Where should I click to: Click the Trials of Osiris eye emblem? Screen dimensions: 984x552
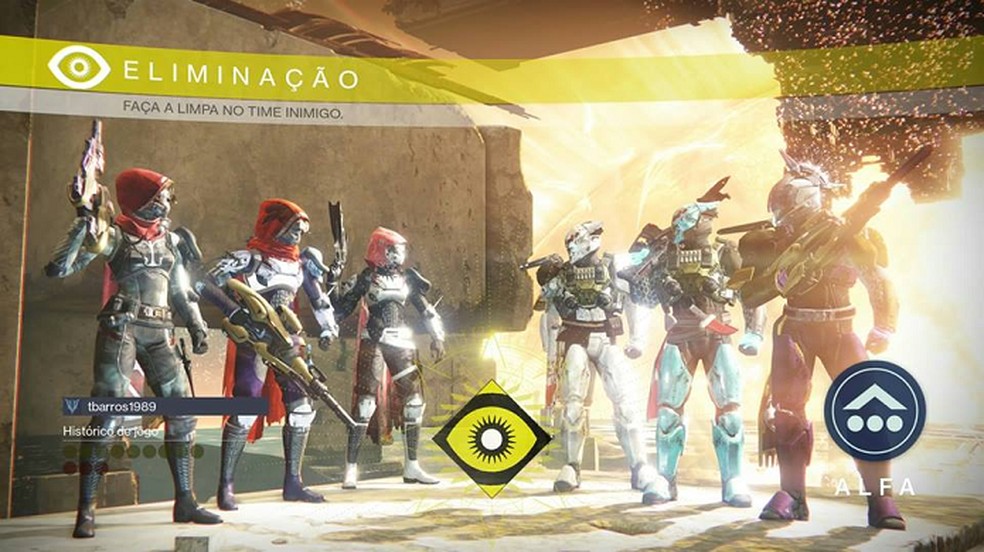tap(491, 438)
